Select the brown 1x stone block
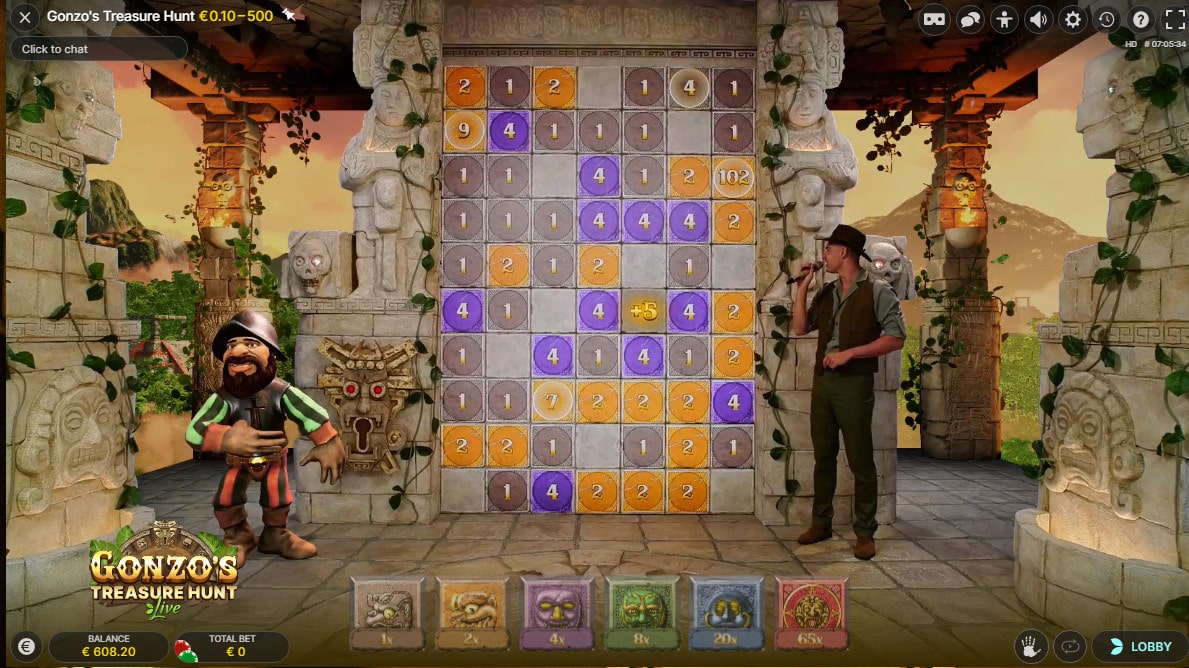Screen dimensions: 1189x668 coord(388,611)
